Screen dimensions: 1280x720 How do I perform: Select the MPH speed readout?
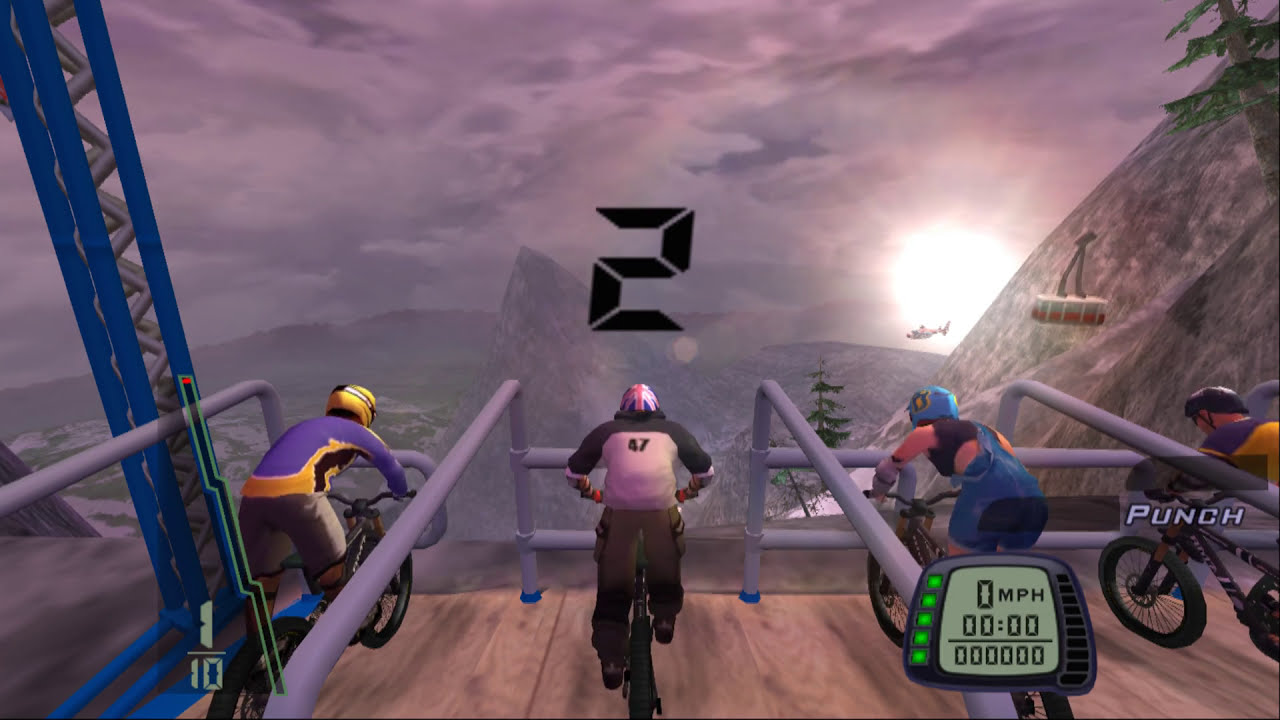coord(1010,595)
